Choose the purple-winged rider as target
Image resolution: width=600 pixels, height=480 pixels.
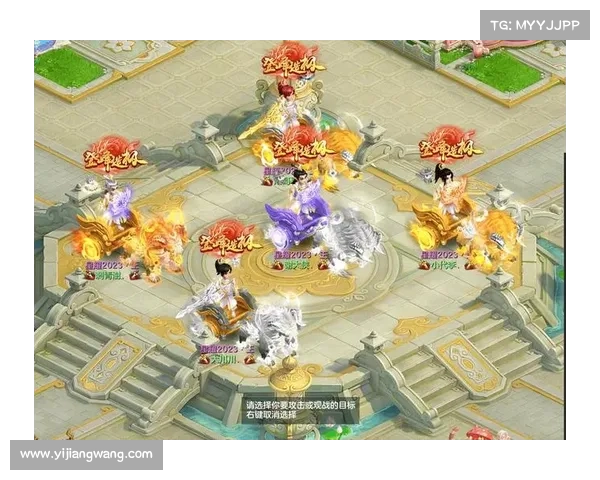[x=118, y=202]
